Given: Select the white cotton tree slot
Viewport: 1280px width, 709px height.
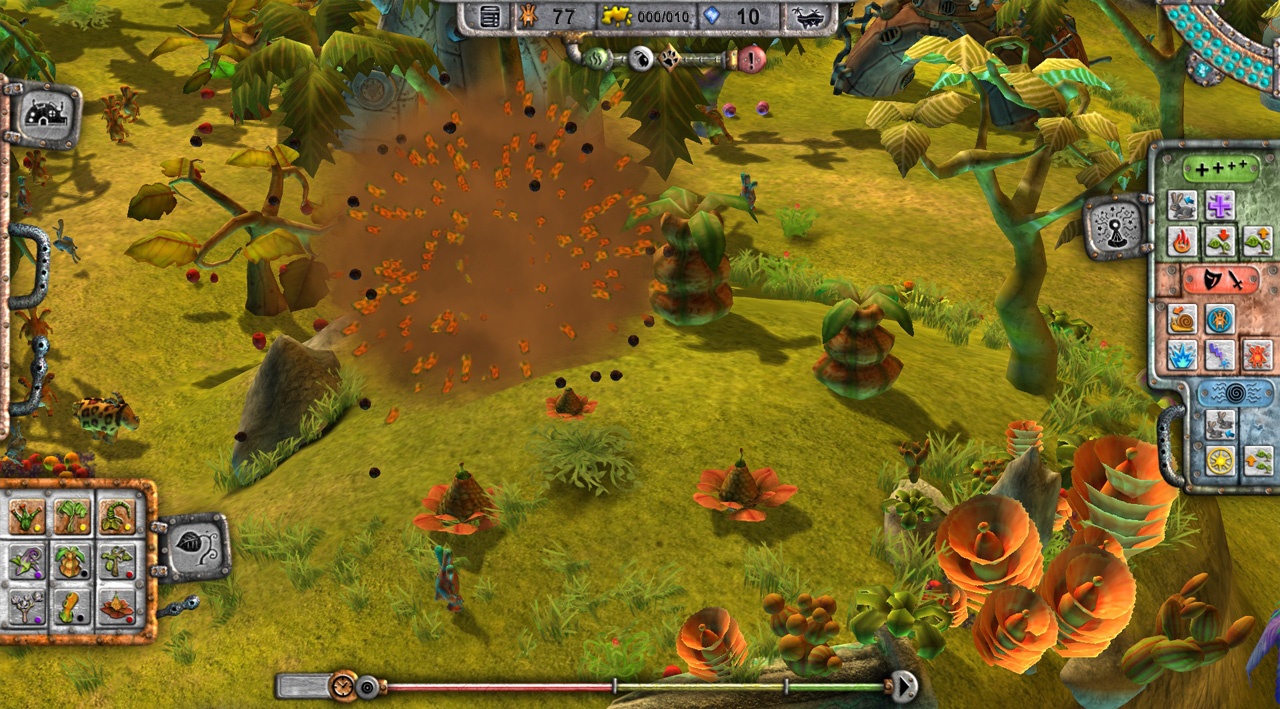Looking at the screenshot, I should tap(26, 606).
